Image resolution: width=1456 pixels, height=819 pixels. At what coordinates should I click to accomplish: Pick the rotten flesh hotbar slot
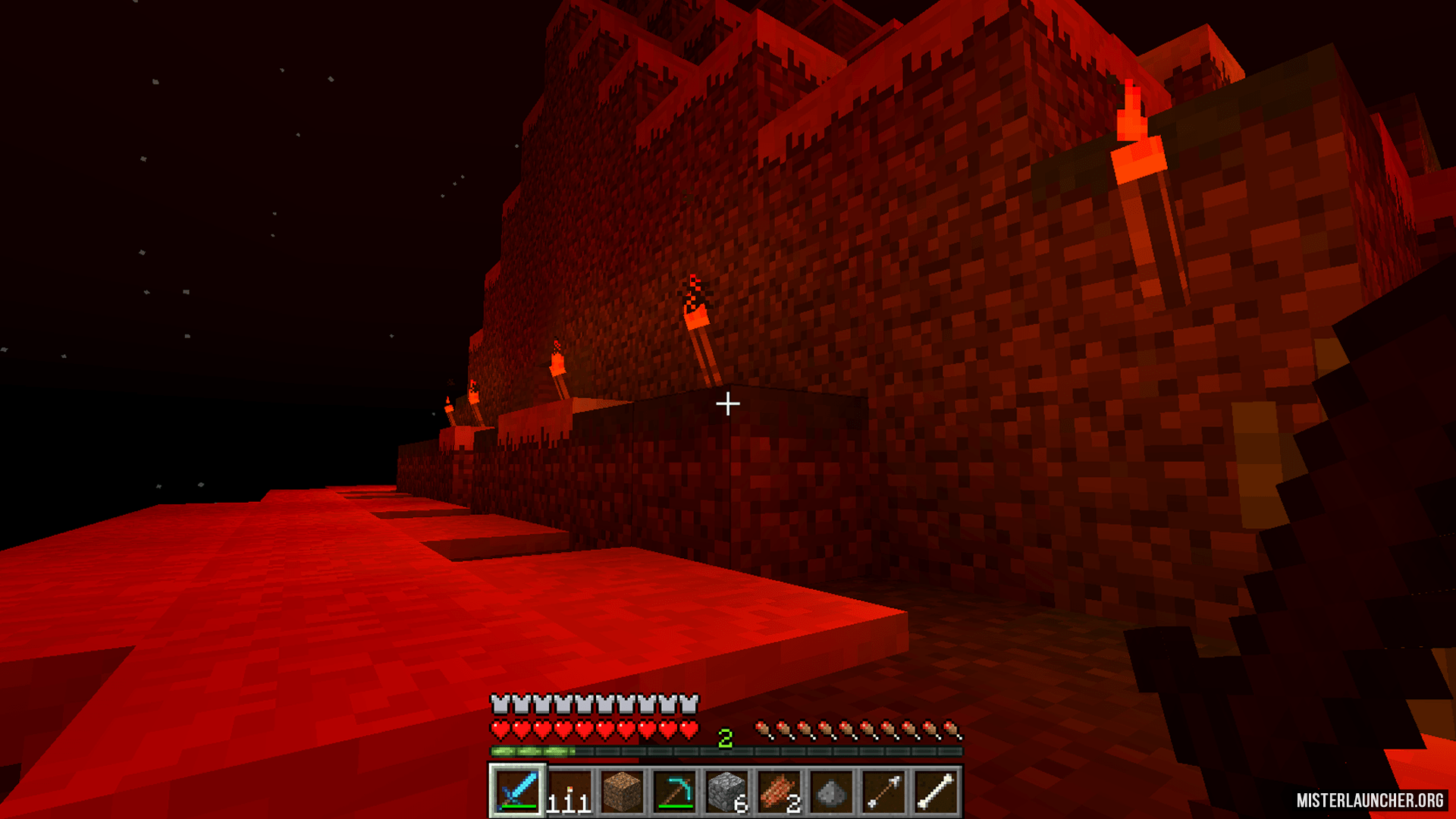[x=779, y=791]
